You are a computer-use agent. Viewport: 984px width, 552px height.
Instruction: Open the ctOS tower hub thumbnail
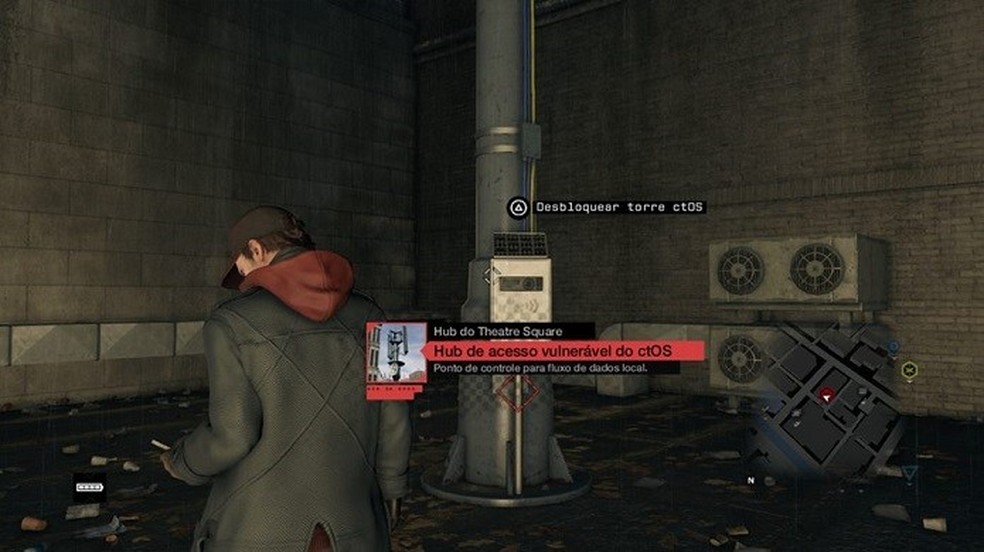[x=397, y=352]
